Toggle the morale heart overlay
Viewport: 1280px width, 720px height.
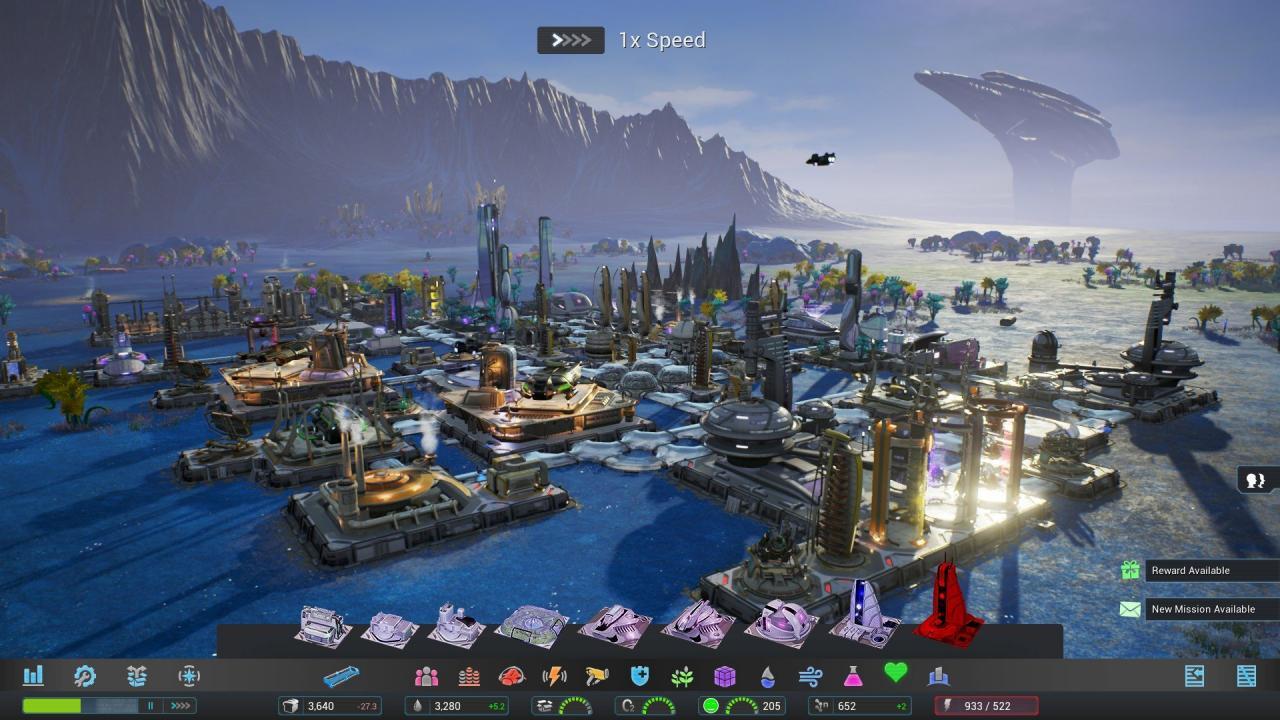pos(896,675)
